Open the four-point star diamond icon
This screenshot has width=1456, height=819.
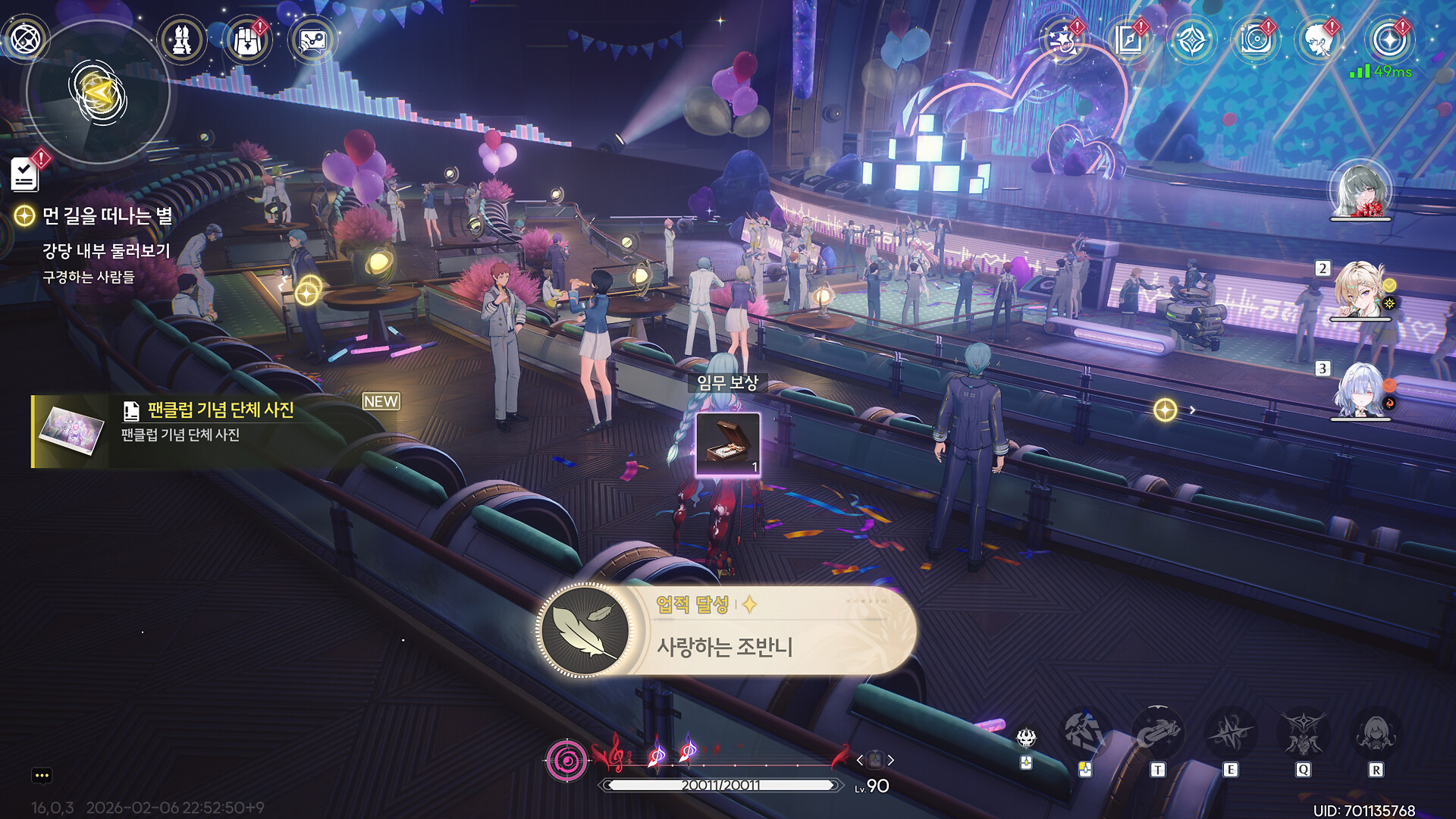[1191, 40]
